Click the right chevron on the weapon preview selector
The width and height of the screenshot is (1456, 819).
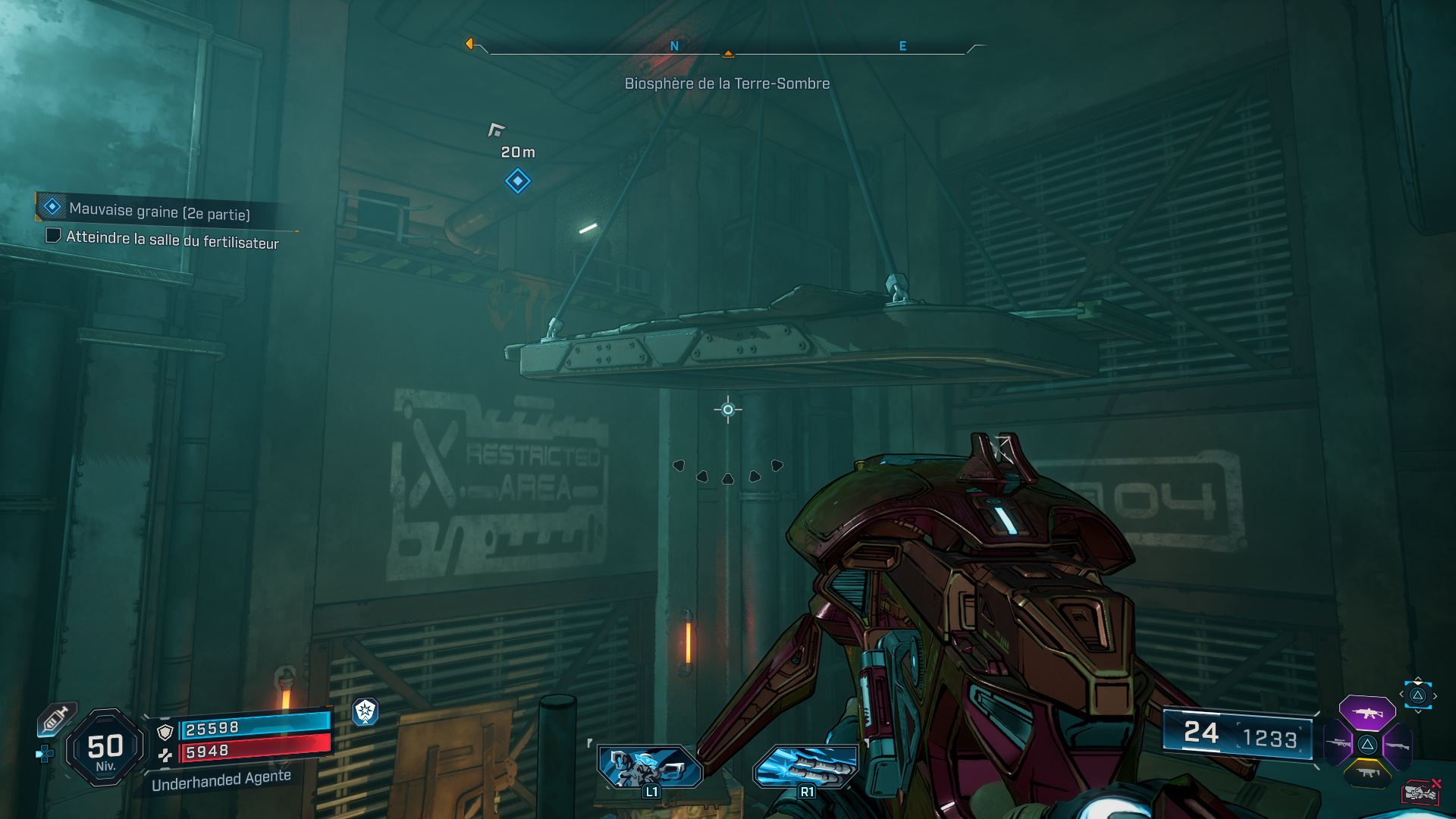(x=1436, y=695)
